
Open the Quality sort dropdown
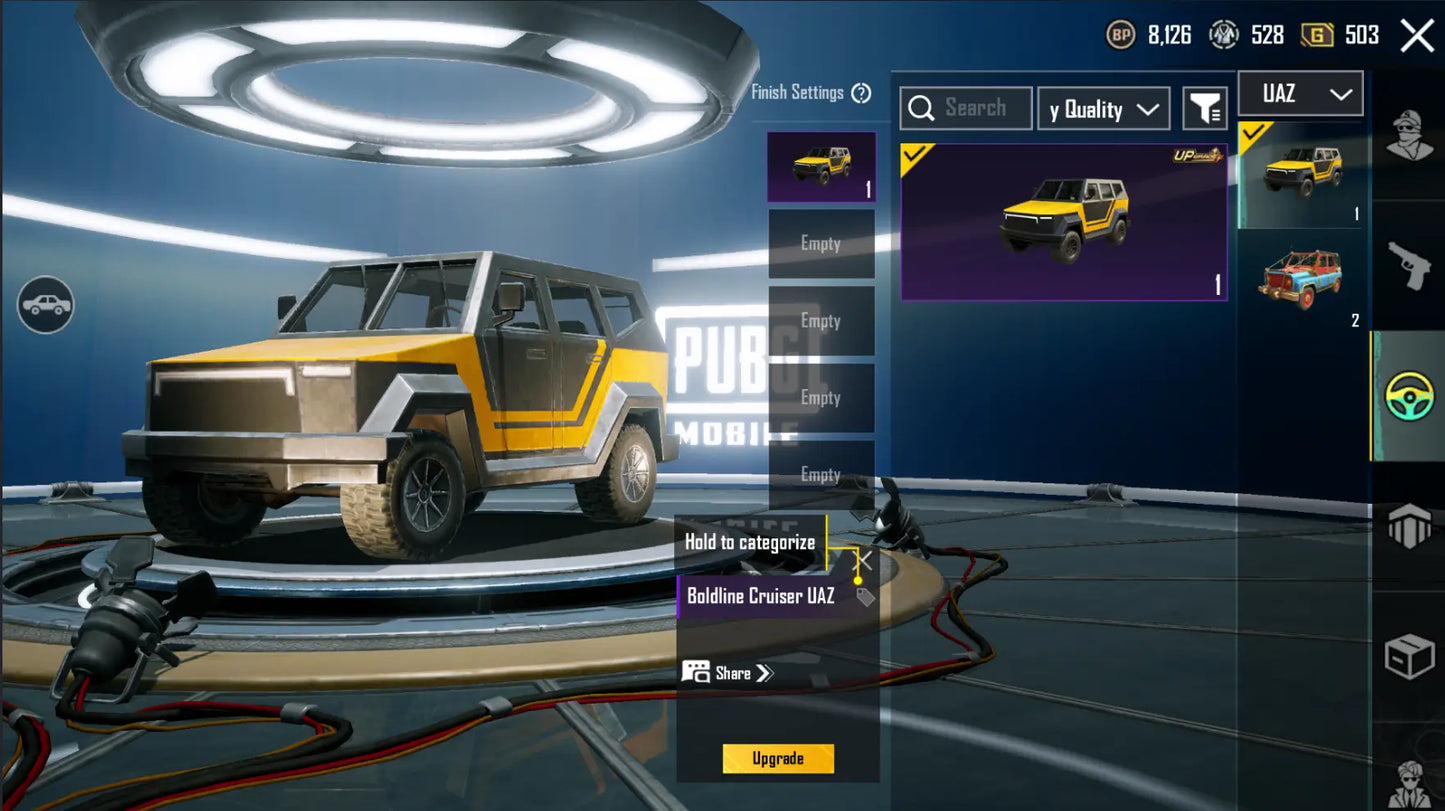point(1103,109)
